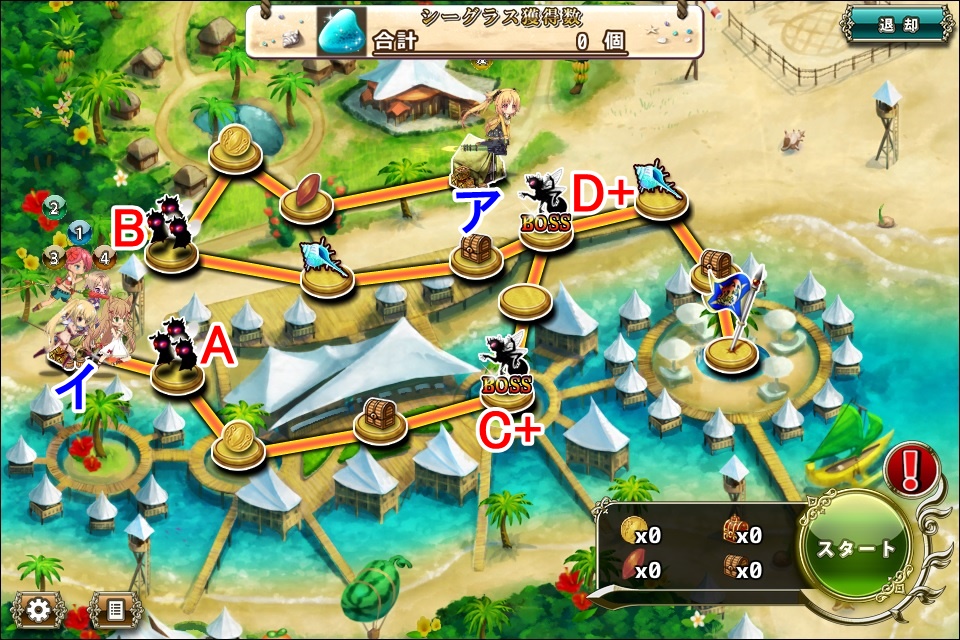Start the stage with the green スタート button
The image size is (960, 640).
857,549
